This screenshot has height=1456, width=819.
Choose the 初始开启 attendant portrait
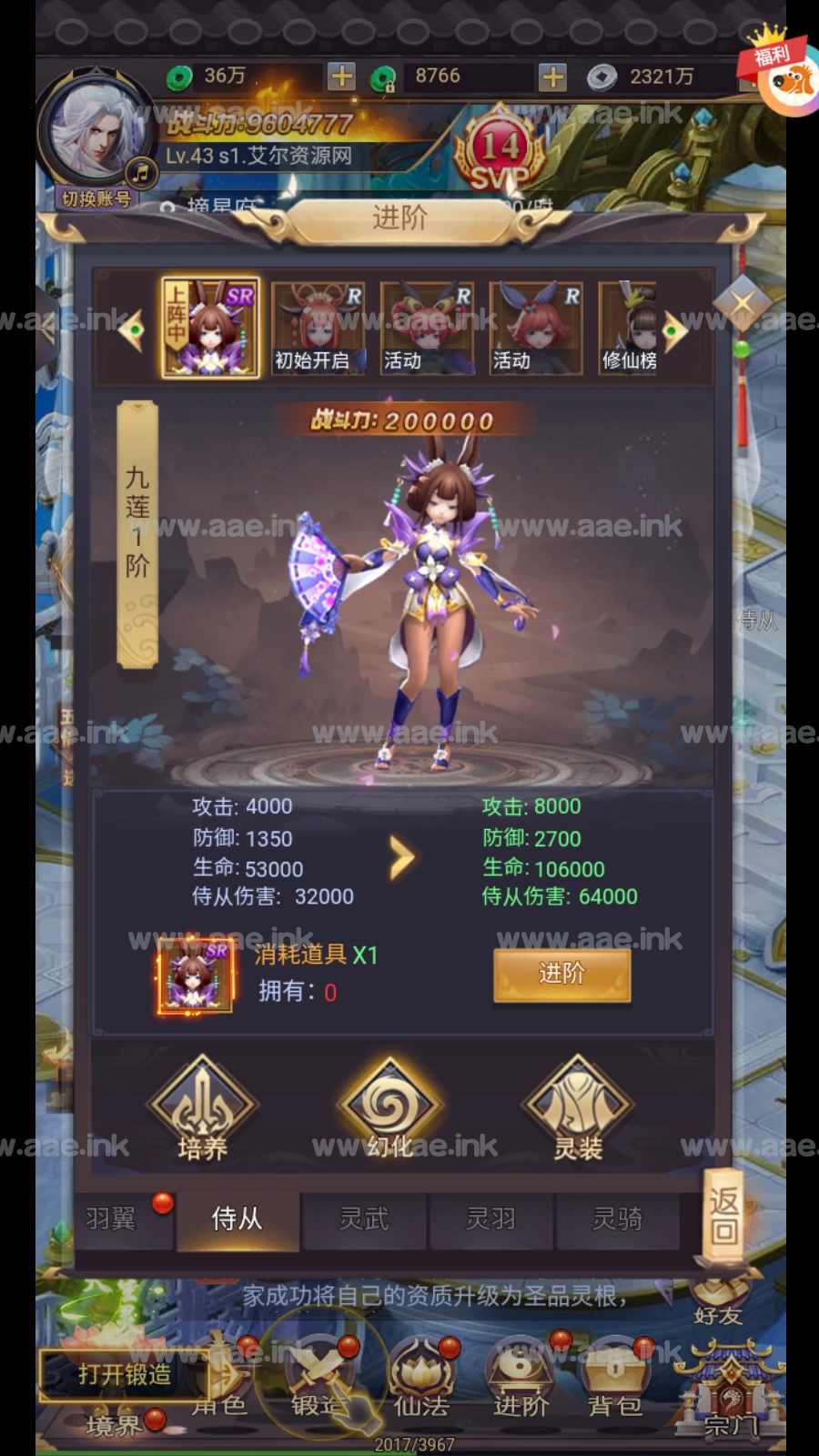tap(318, 329)
